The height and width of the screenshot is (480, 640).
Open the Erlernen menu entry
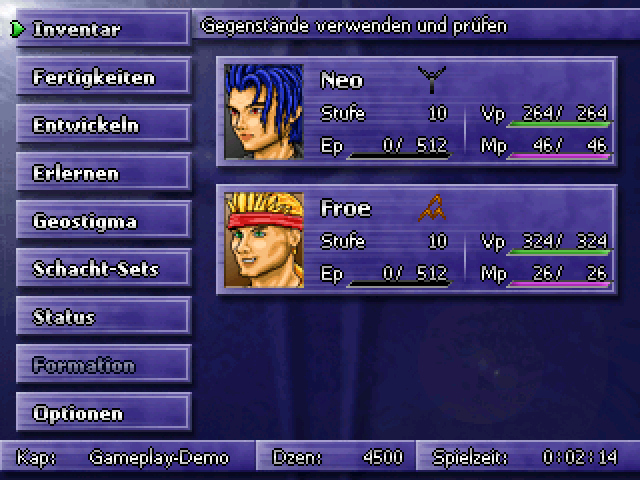(101, 173)
